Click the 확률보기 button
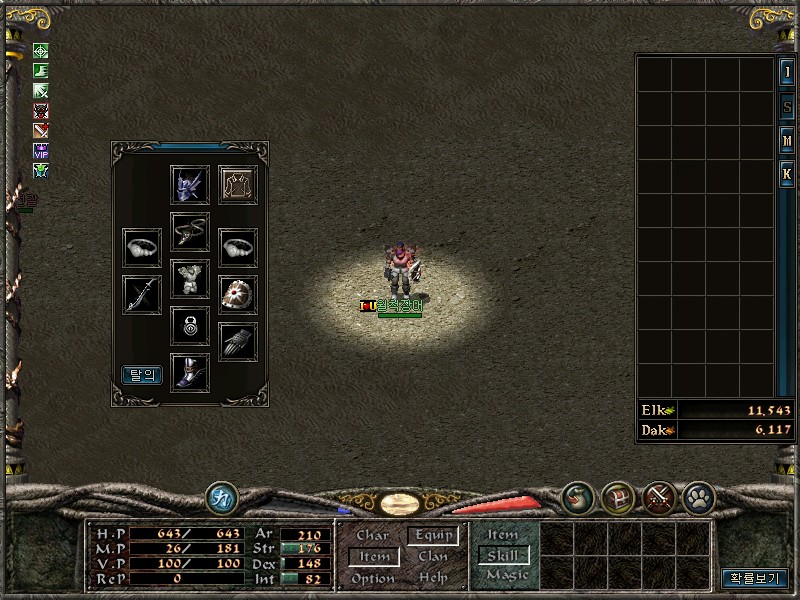This screenshot has height=600, width=800. point(755,578)
